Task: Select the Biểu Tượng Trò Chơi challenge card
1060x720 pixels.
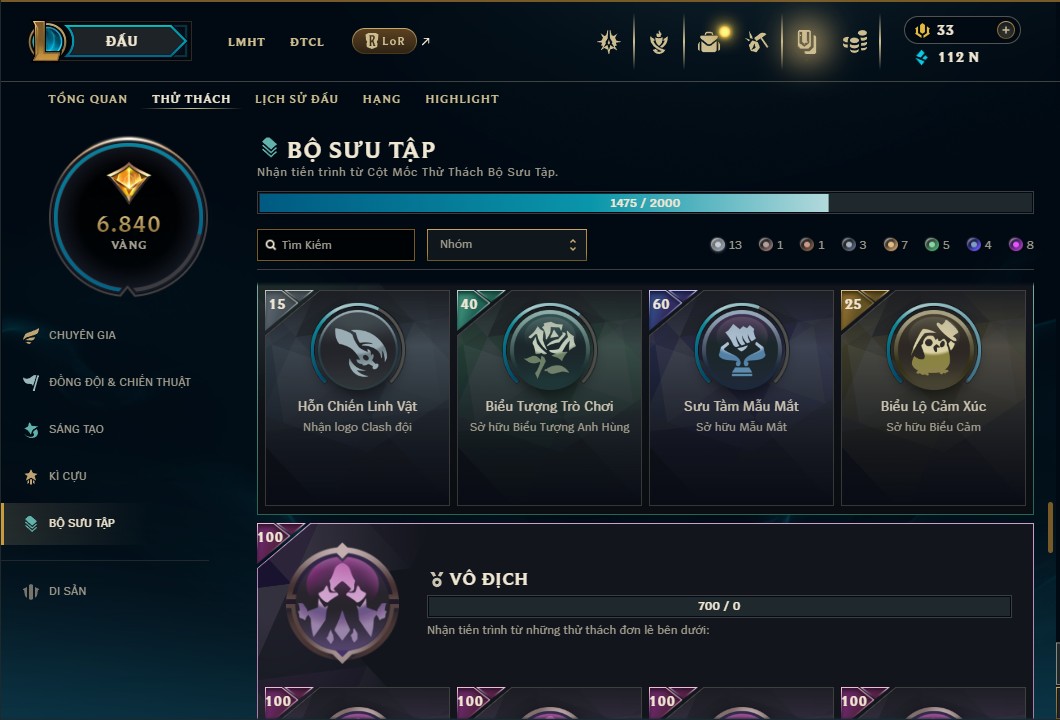Action: point(549,397)
